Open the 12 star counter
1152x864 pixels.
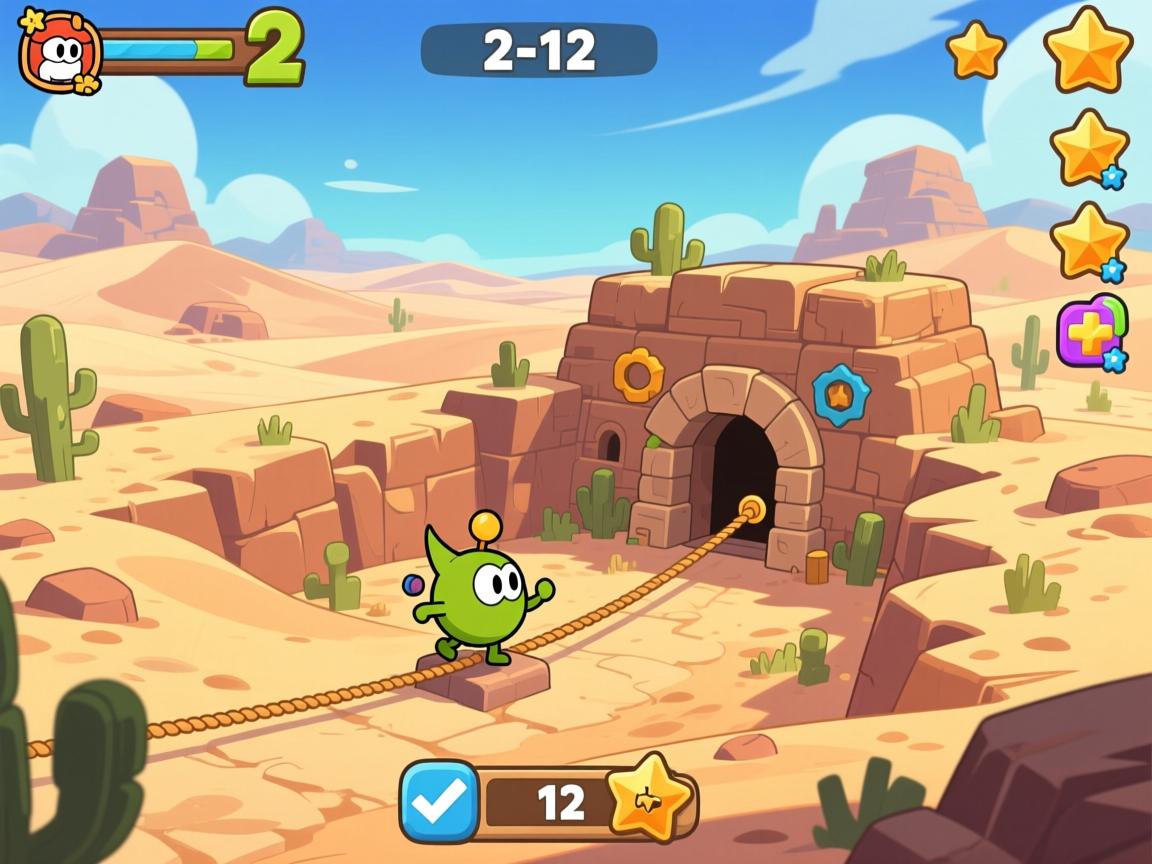[x=560, y=802]
